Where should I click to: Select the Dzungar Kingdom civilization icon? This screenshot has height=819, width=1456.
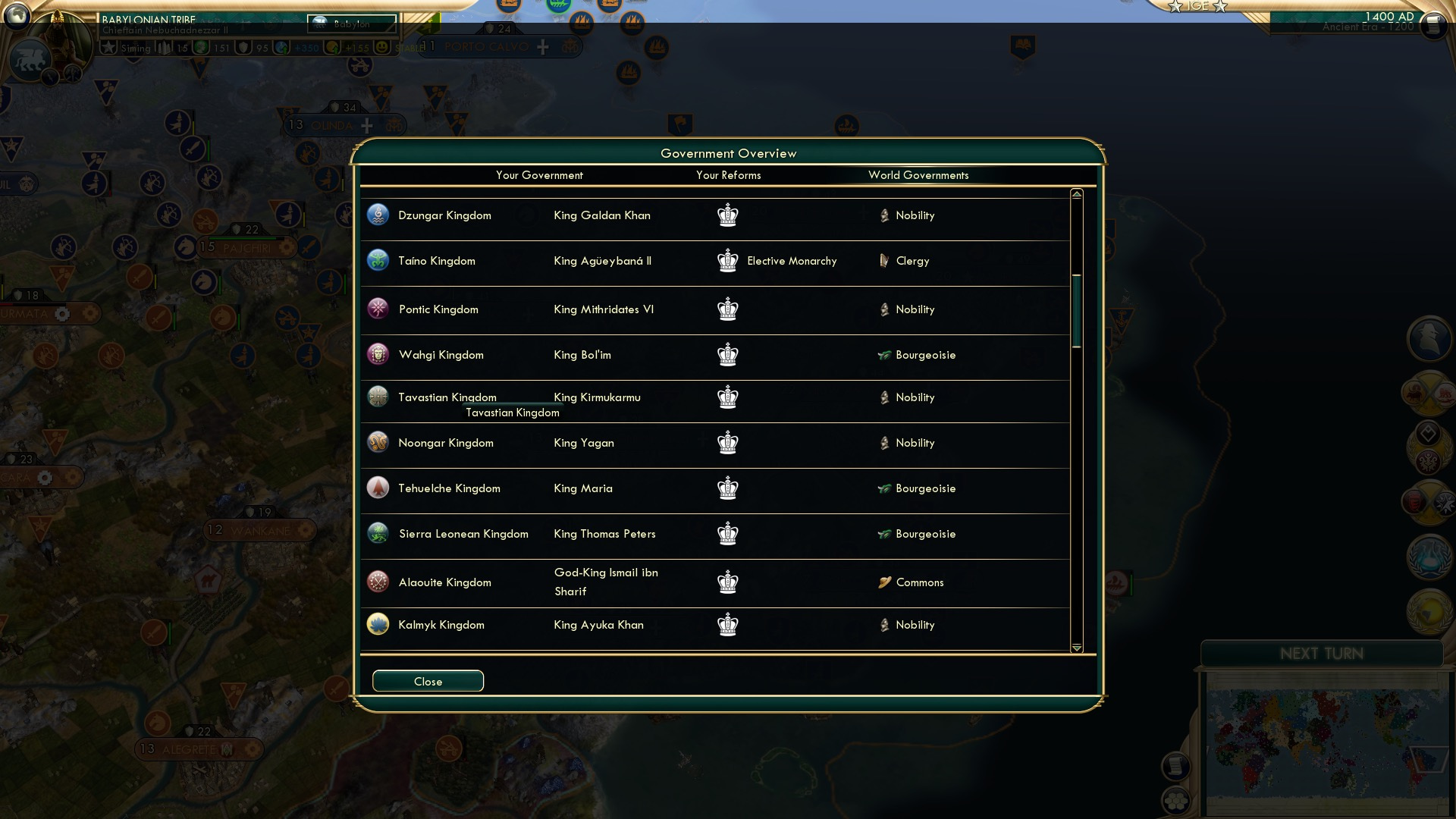378,215
